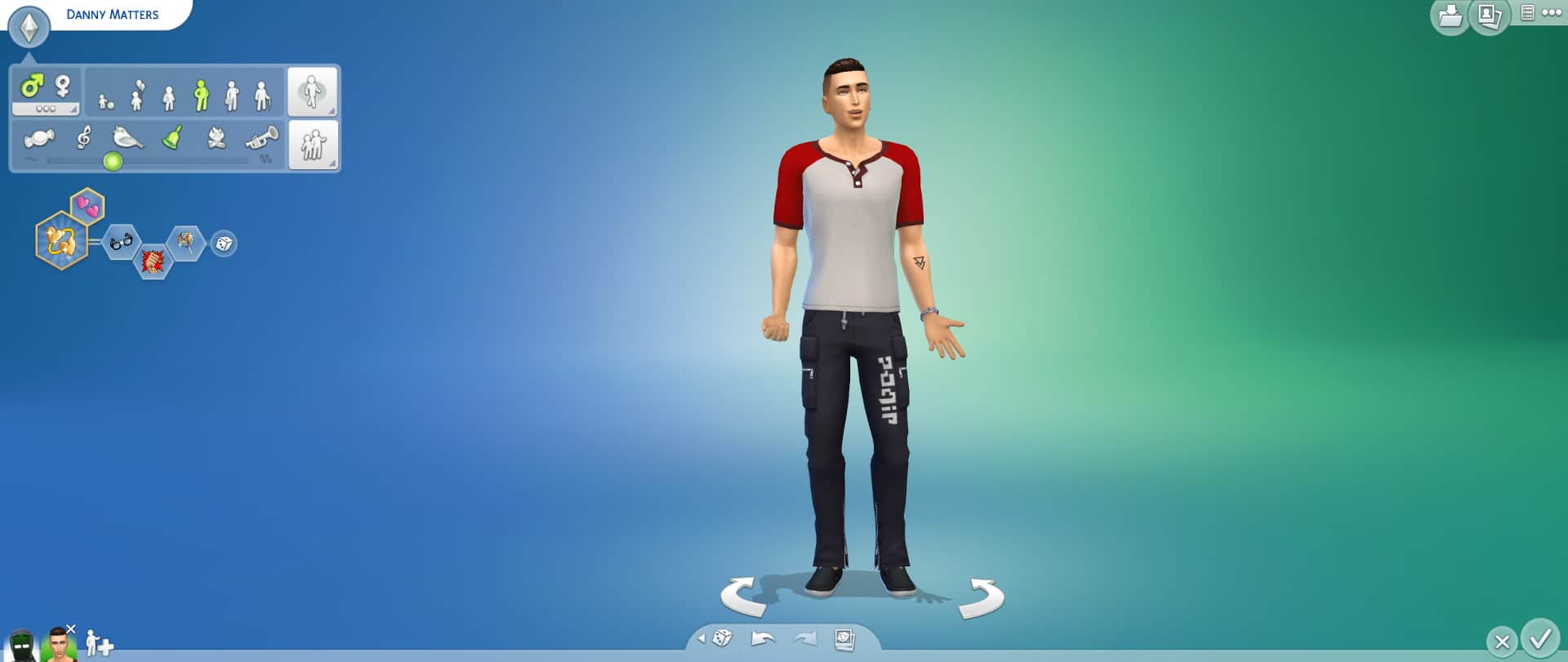The image size is (1568, 662).
Task: Randomize traits with the small dice
Action: [x=224, y=244]
